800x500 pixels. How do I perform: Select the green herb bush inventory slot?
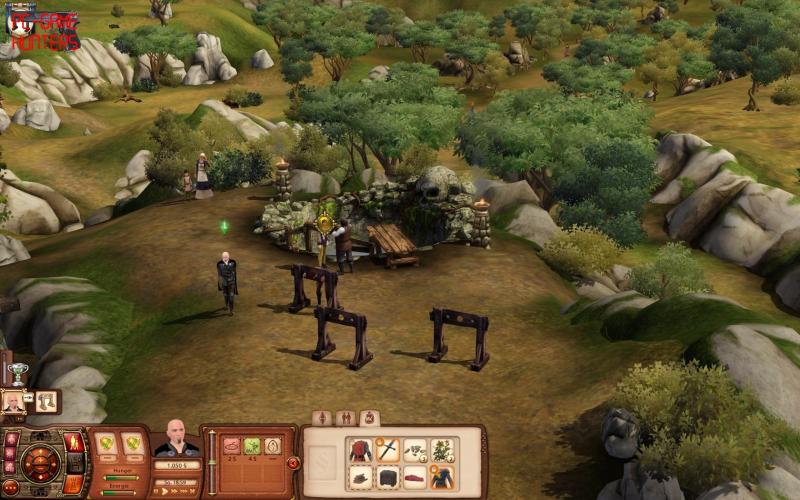pos(442,450)
